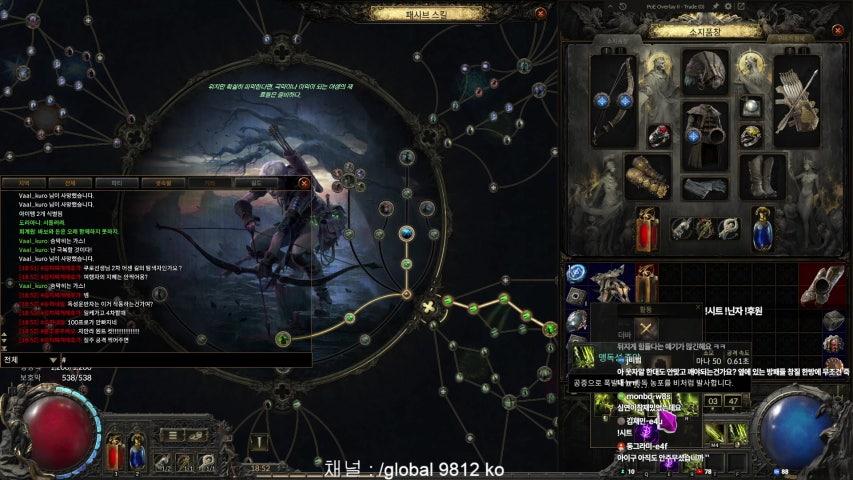This screenshot has width=853, height=480.
Task: Switch to the second chat tab
Action: (70, 183)
